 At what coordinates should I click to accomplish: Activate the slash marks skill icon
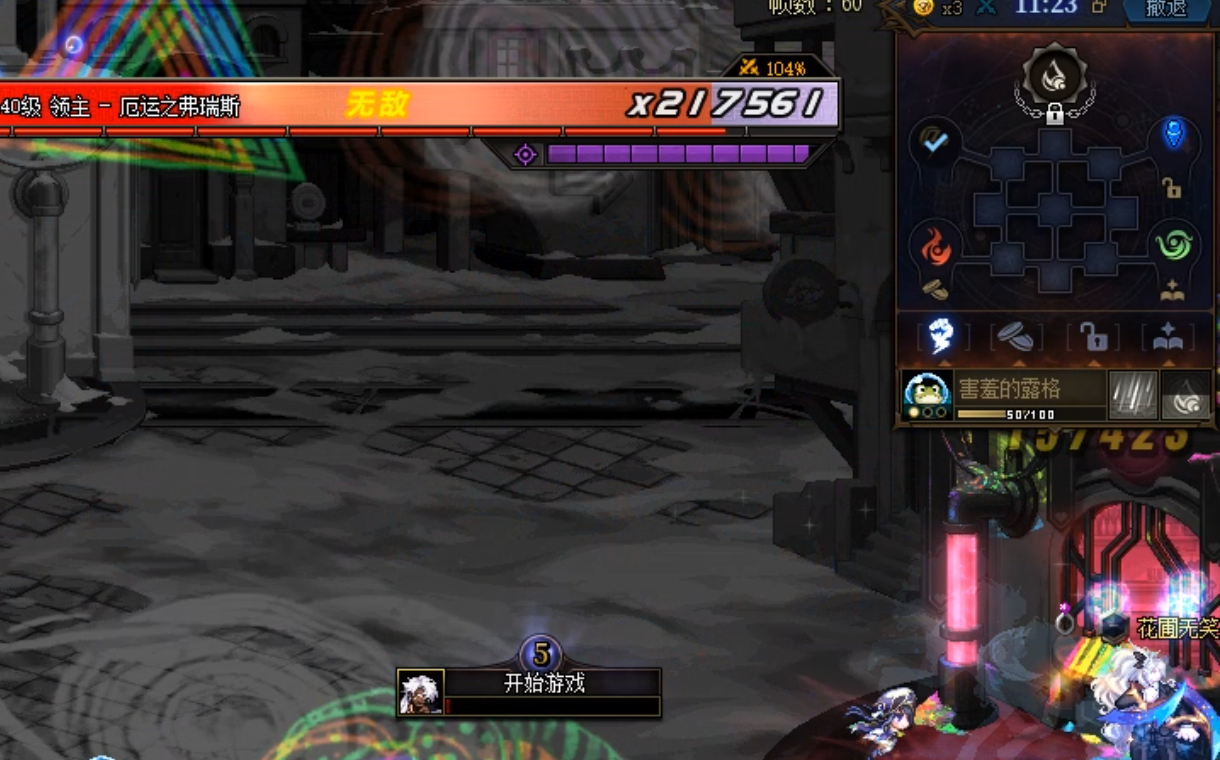pyautogui.click(x=1133, y=395)
